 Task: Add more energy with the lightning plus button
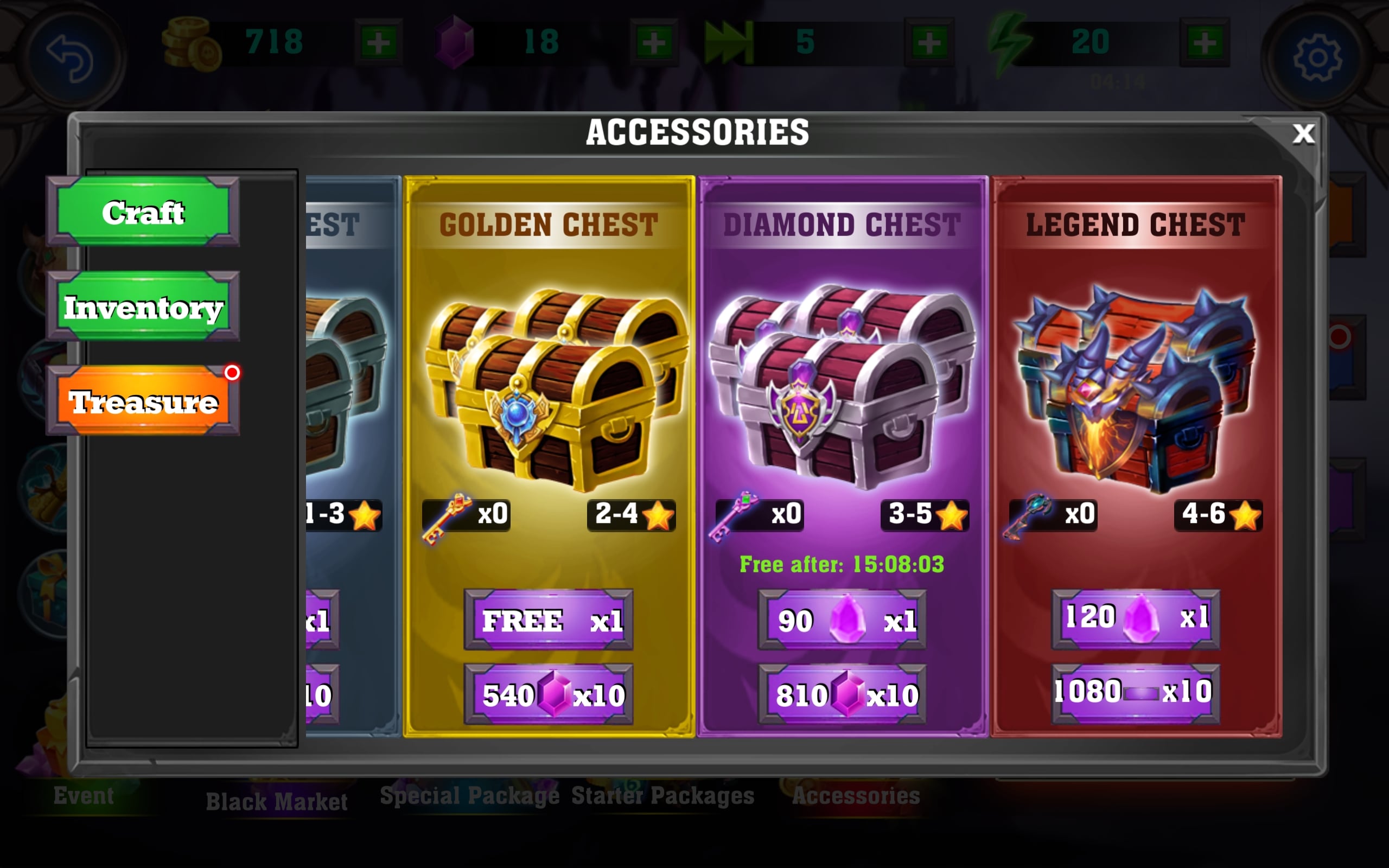coord(1204,42)
